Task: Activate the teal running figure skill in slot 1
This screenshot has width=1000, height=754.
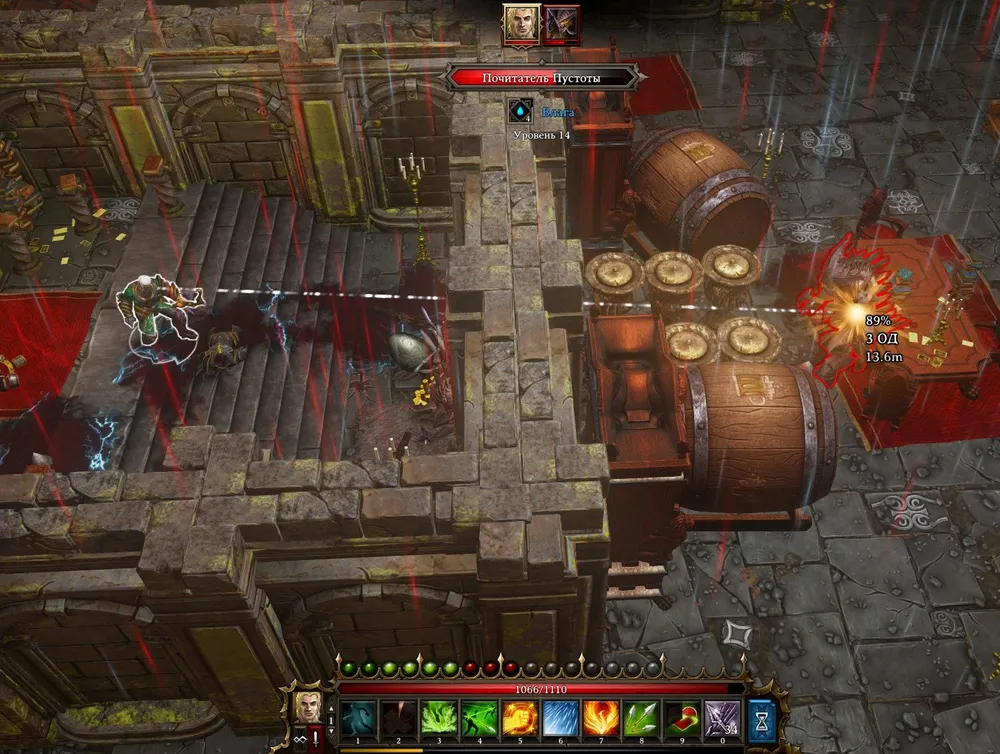Action: click(360, 719)
